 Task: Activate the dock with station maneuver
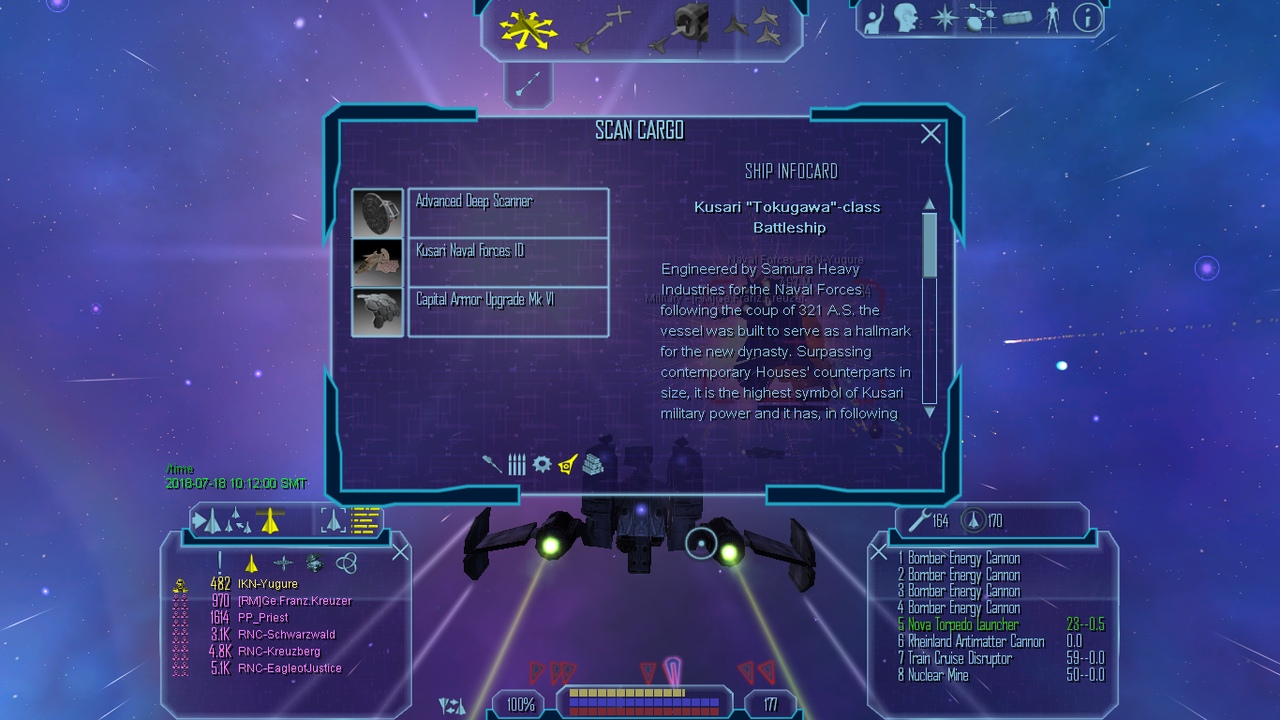pos(682,27)
